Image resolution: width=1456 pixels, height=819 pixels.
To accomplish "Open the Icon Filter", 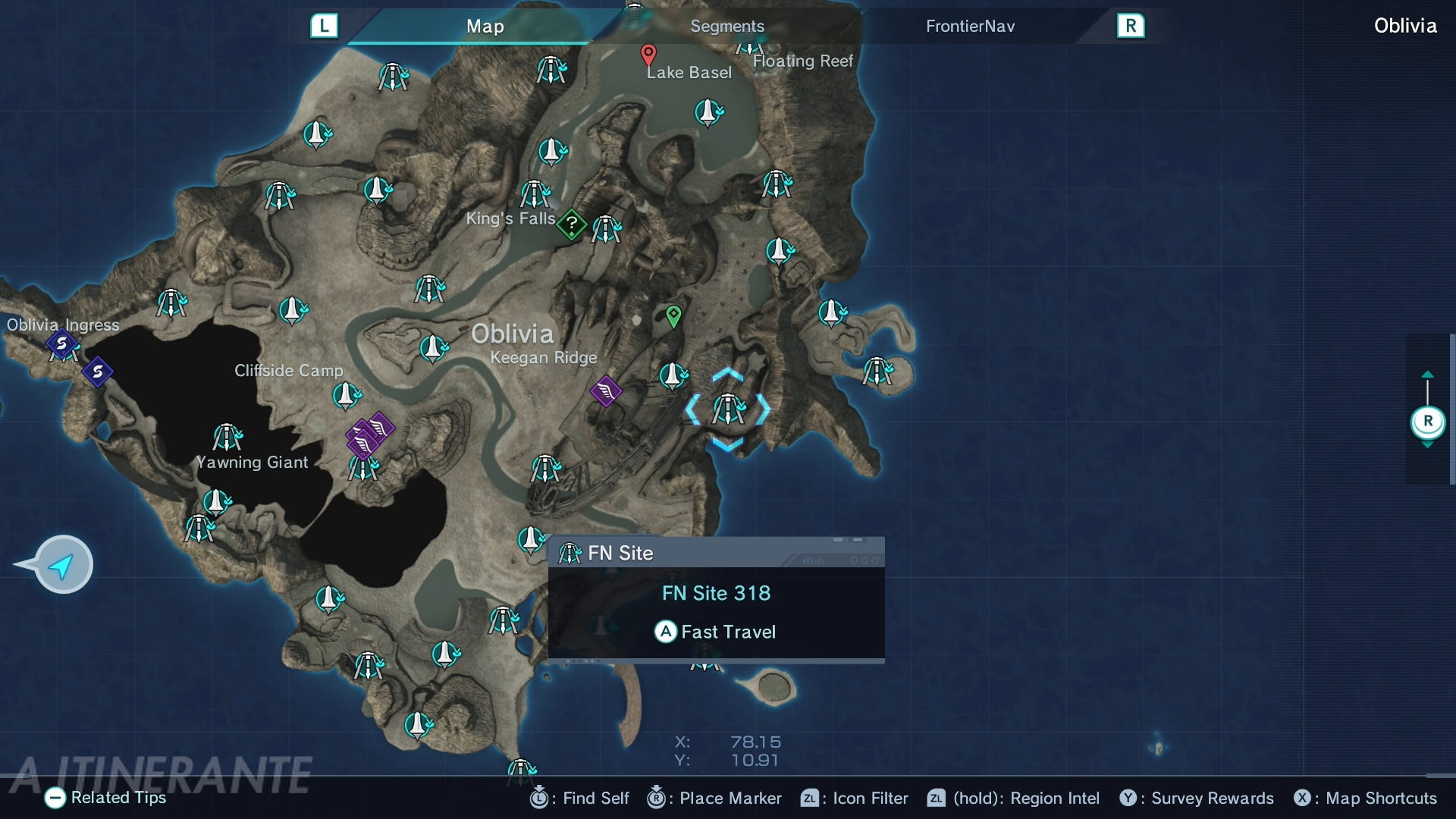I will pyautogui.click(x=855, y=798).
